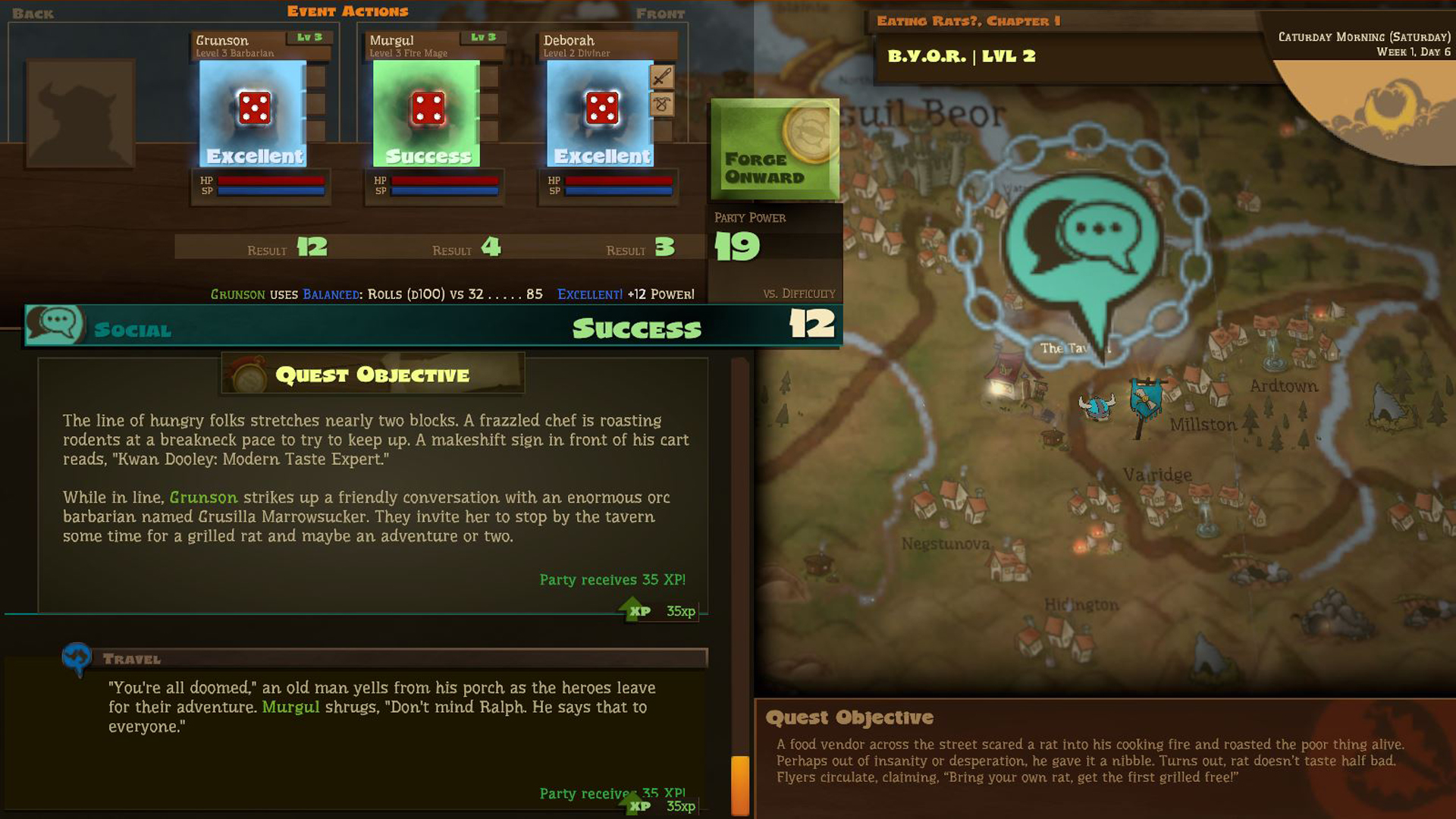Viewport: 1456px width, 819px height.
Task: Switch to the Front section
Action: click(658, 13)
